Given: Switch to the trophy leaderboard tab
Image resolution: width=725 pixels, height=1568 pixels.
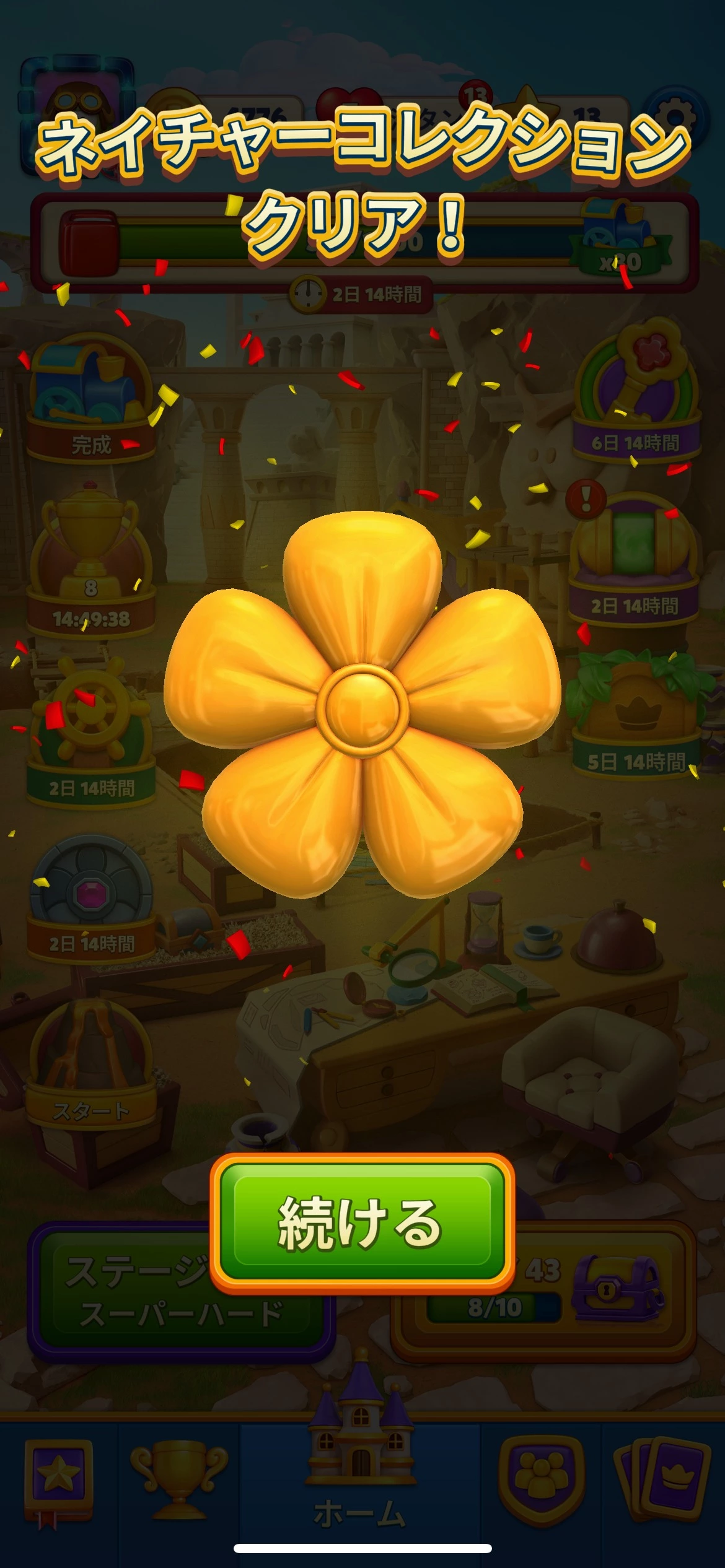Looking at the screenshot, I should (178, 1480).
